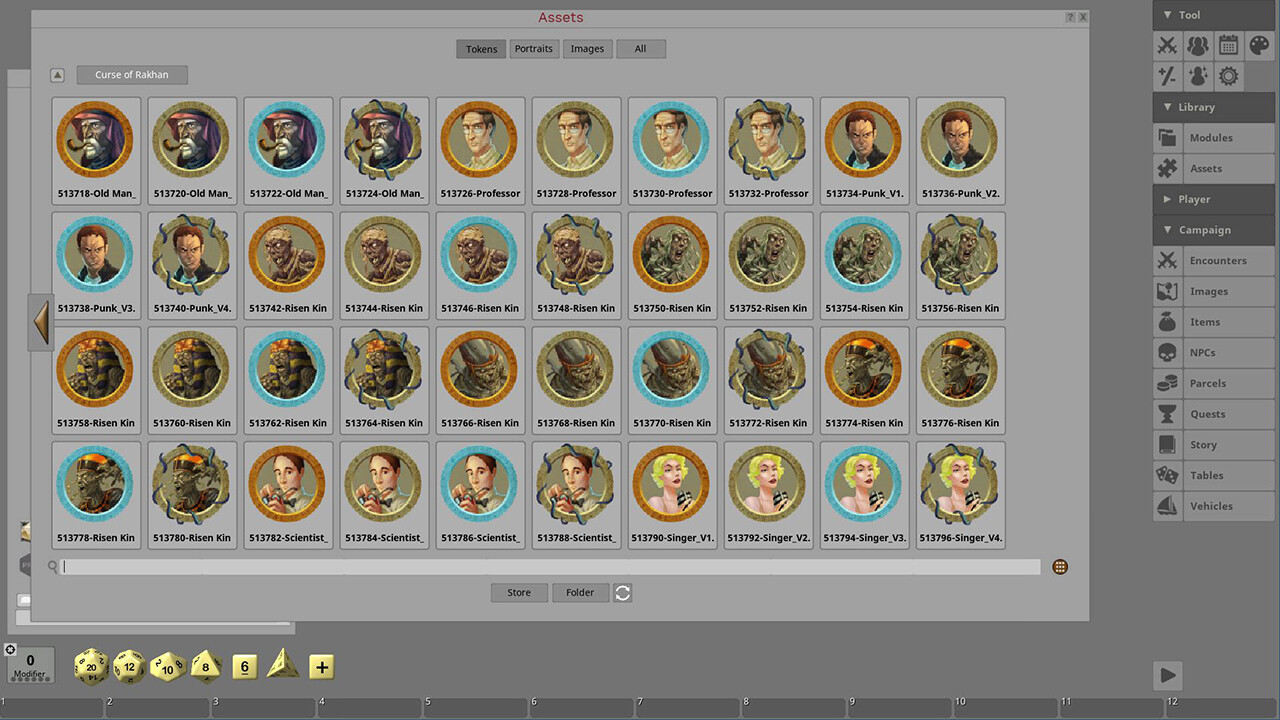Click the Folder button
Image resolution: width=1280 pixels, height=720 pixels.
580,592
